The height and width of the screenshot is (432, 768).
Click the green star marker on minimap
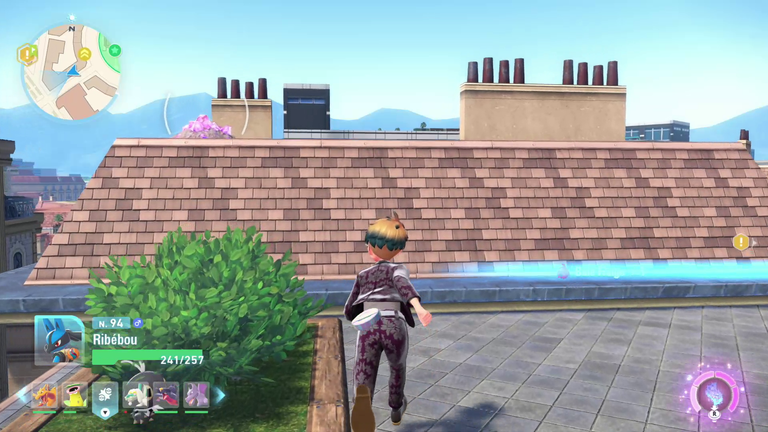114,50
